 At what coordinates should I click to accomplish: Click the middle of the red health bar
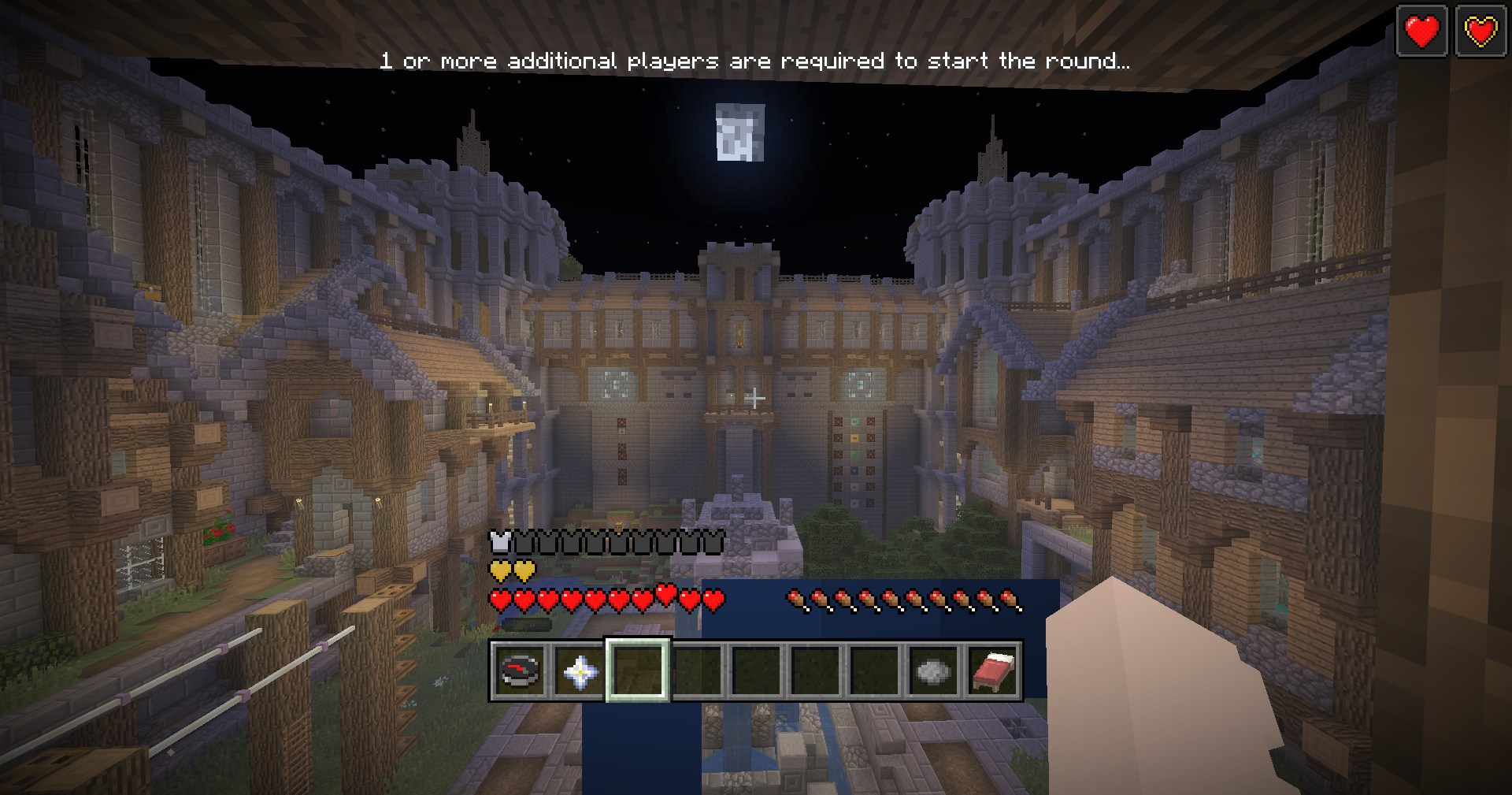(606, 600)
